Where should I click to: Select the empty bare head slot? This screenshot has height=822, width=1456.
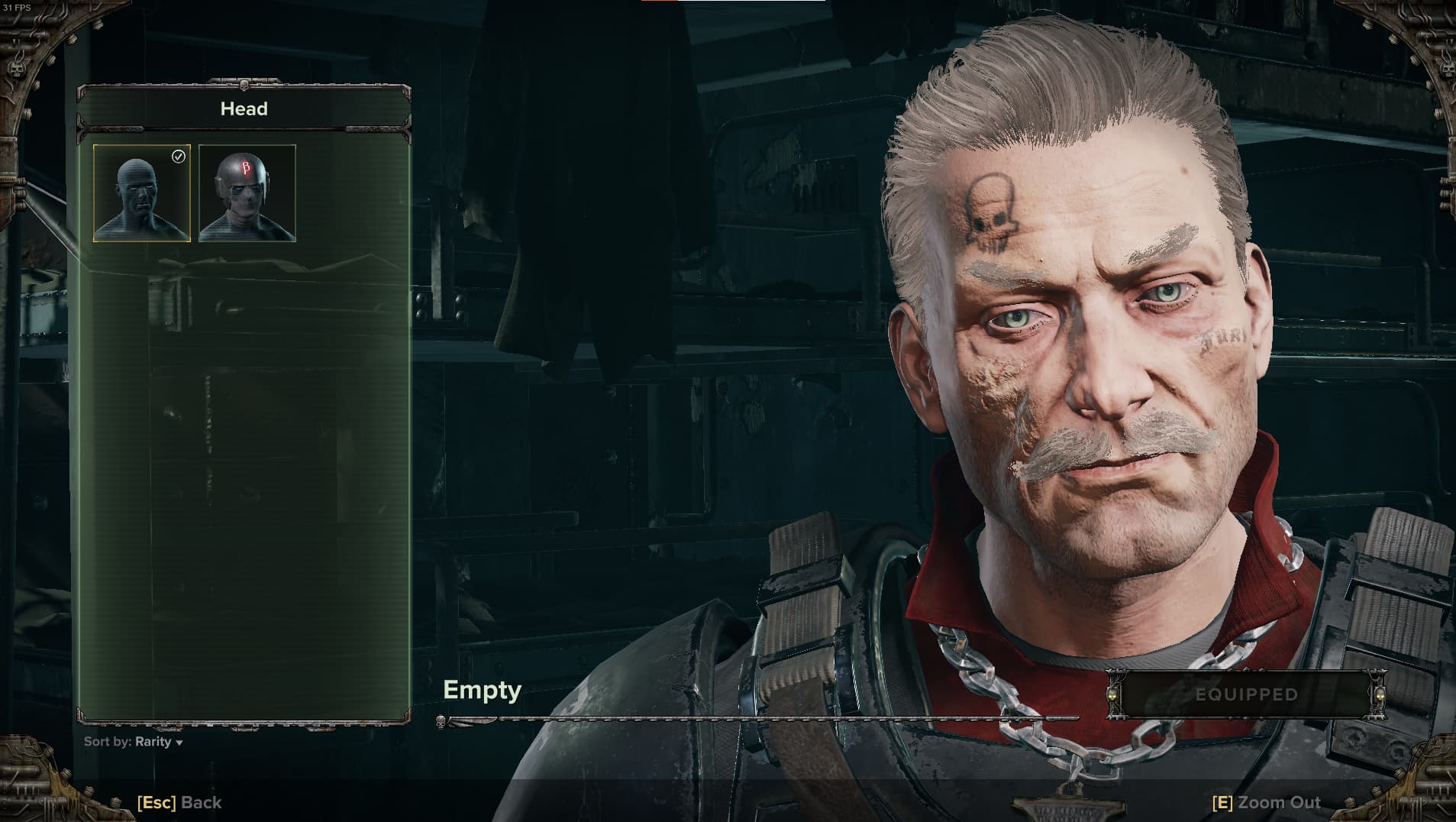click(x=142, y=193)
